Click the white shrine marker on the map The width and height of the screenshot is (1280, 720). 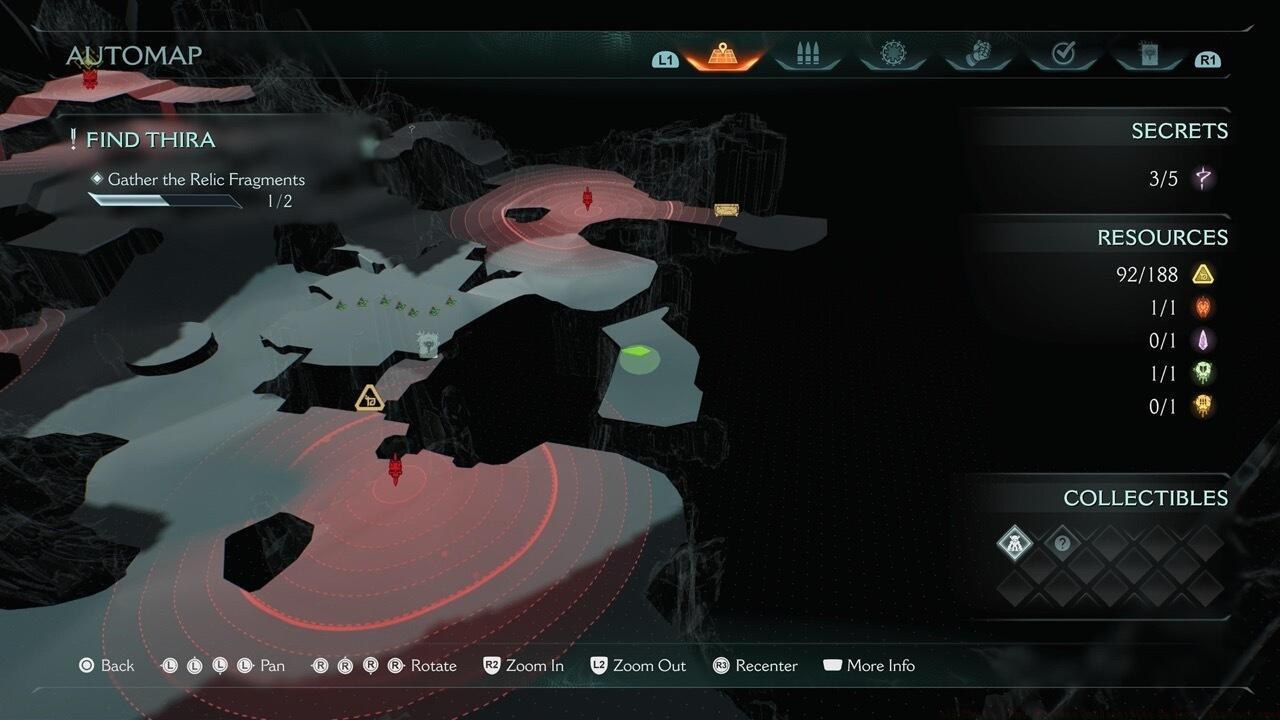coord(428,345)
